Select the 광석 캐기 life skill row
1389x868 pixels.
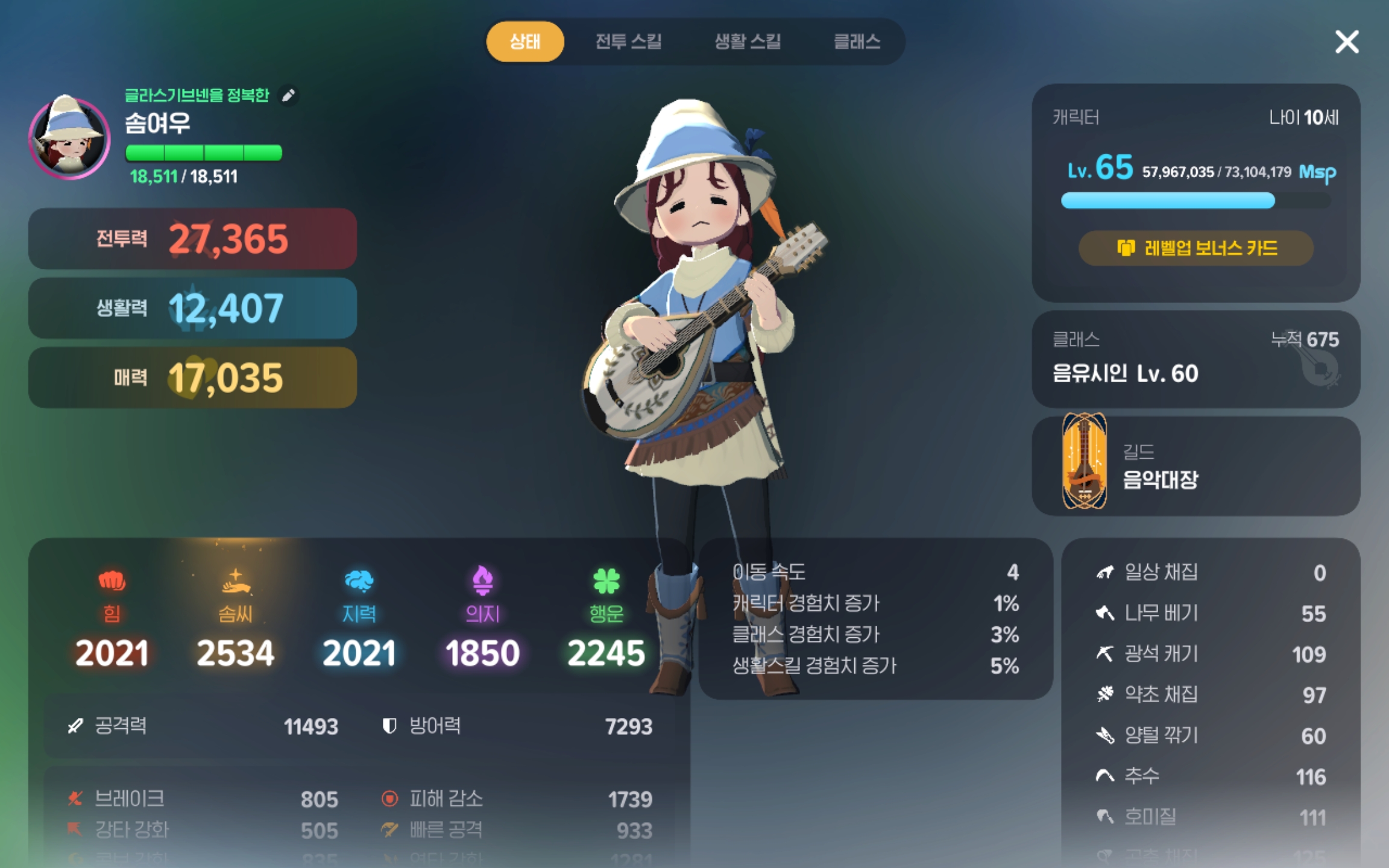tap(1211, 654)
